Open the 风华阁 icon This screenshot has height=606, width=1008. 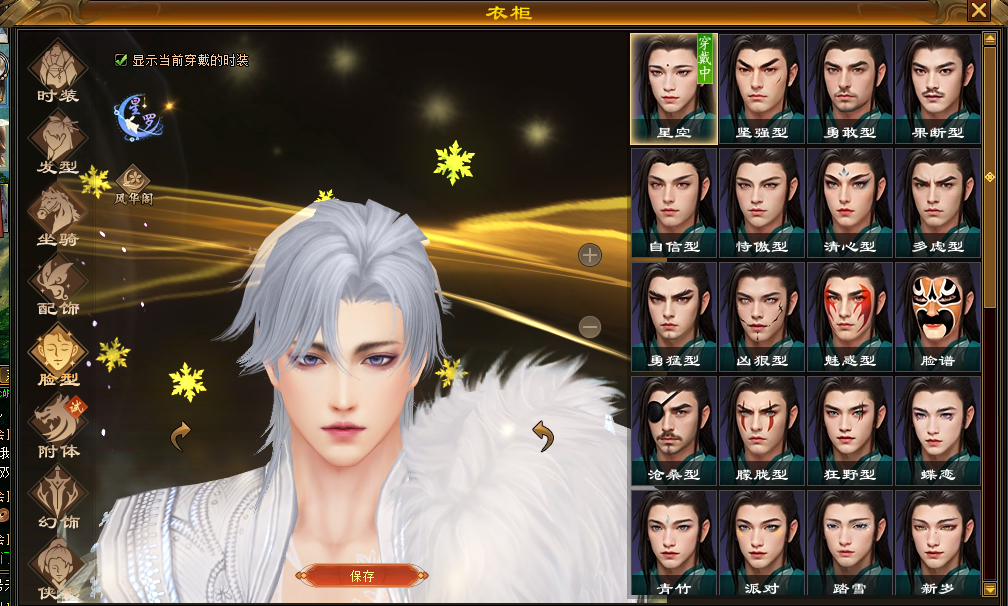click(133, 184)
